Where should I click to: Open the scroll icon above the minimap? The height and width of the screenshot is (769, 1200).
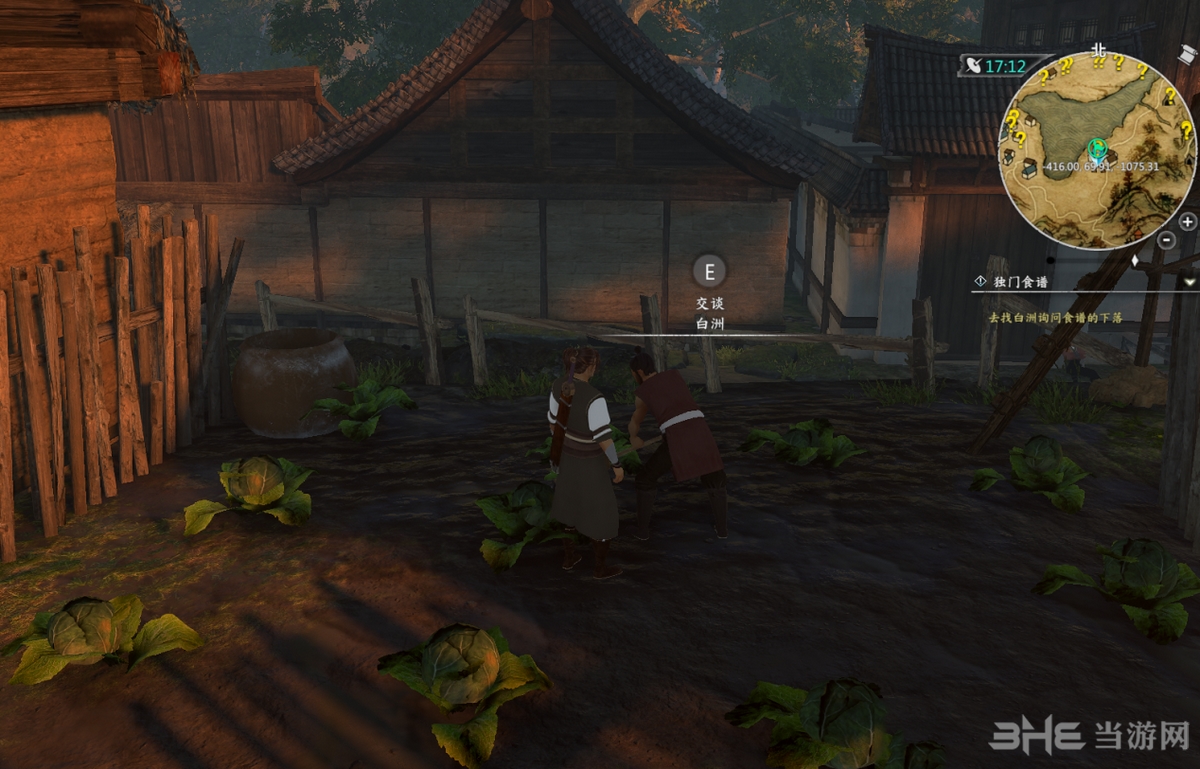pos(1187,54)
